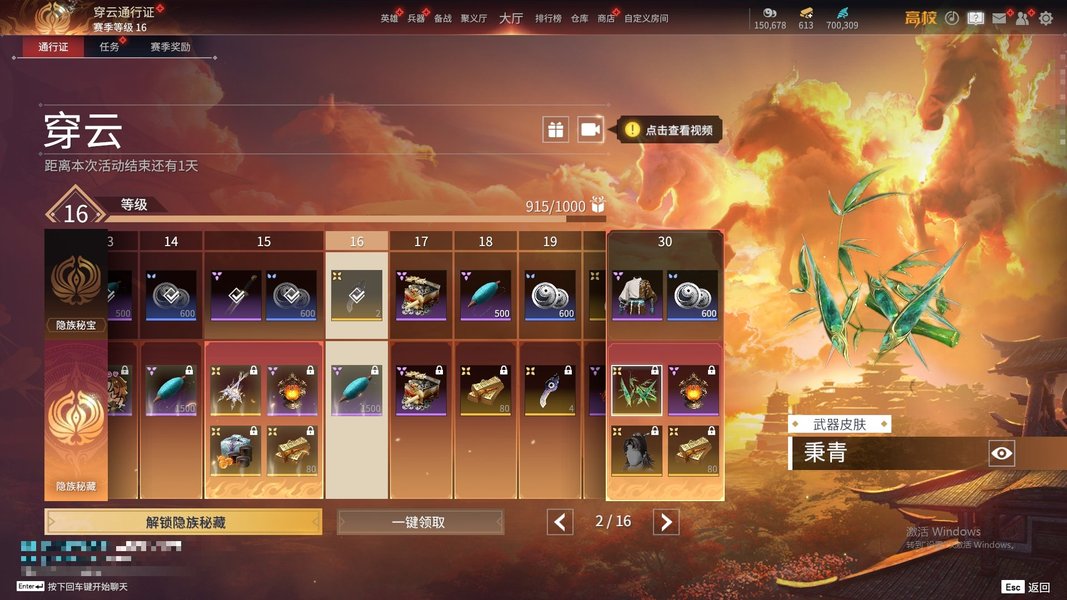
Task: Open the 英雄 menu
Action: coord(389,19)
